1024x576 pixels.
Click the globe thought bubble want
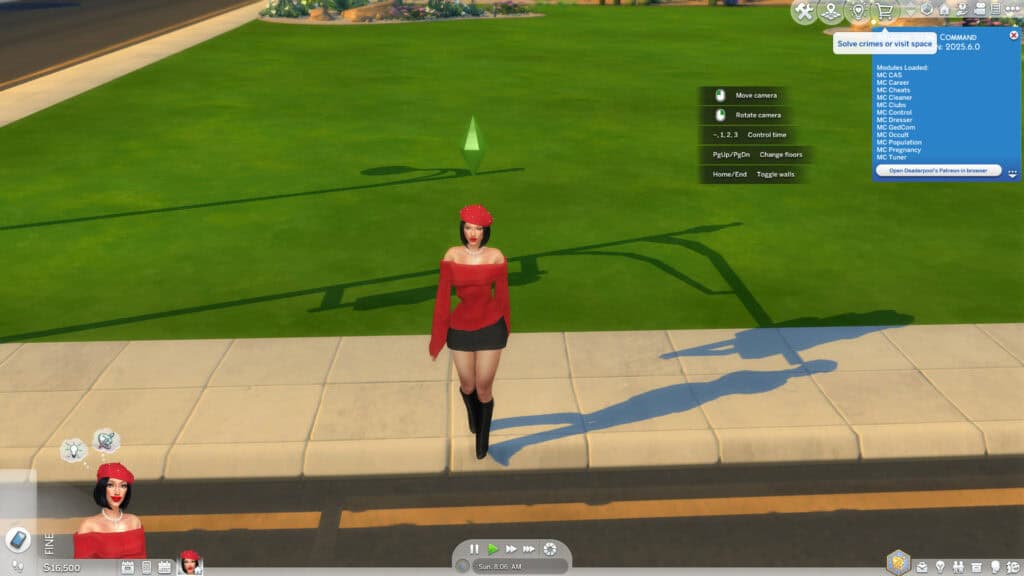click(106, 440)
